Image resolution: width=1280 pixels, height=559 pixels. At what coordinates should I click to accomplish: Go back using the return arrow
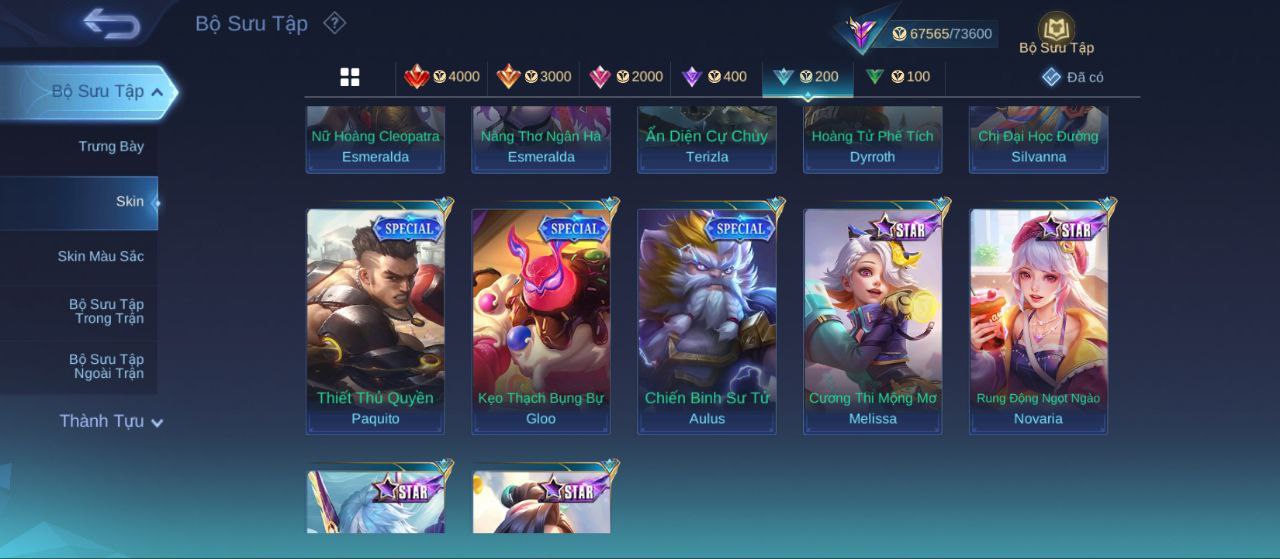pos(111,23)
